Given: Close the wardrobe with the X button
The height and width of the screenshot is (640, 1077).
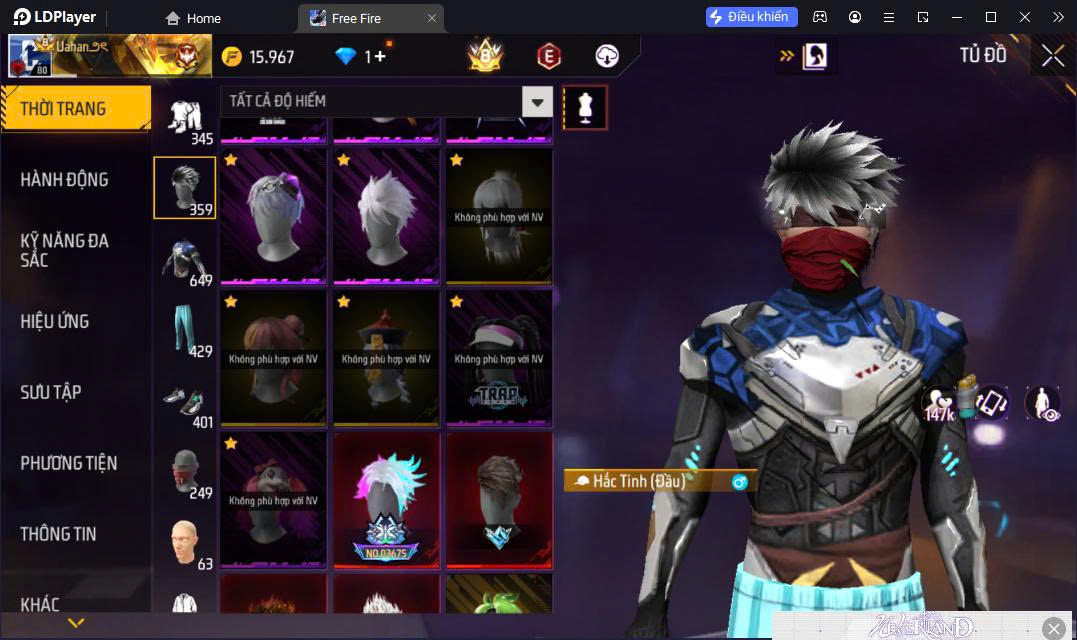Looking at the screenshot, I should pos(1052,56).
